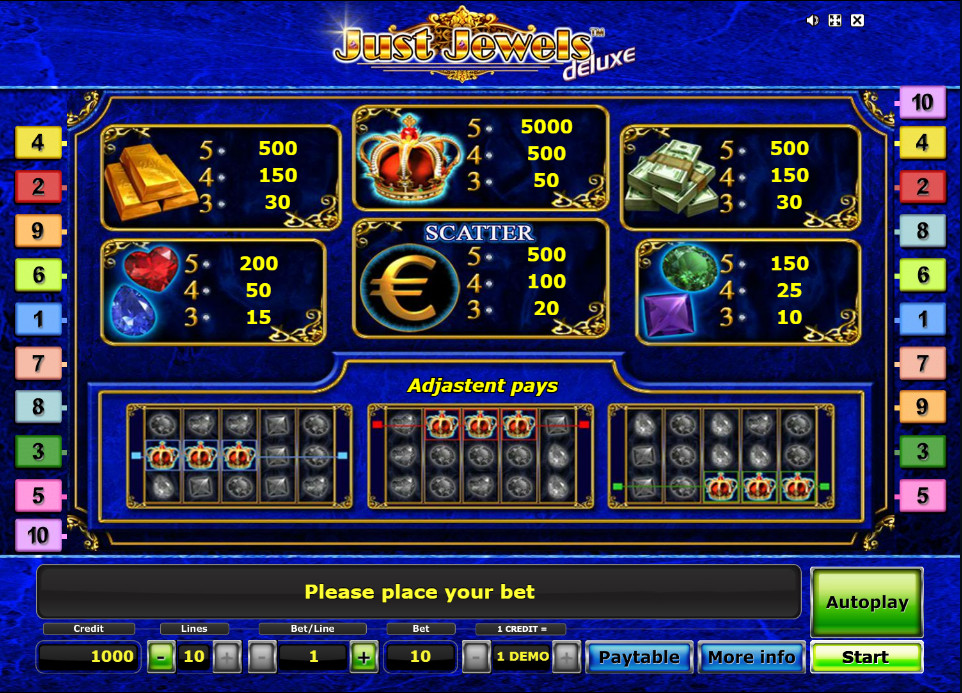Open the More info page

point(751,657)
